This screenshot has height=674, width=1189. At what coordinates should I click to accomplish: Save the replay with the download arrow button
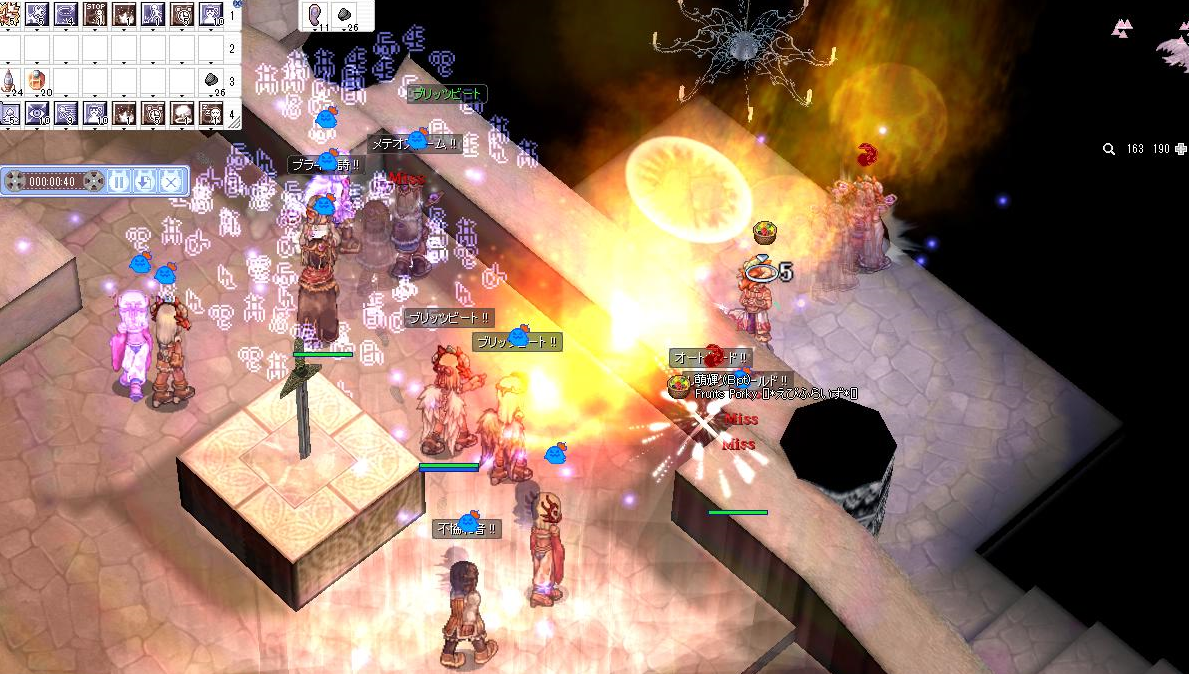(145, 181)
